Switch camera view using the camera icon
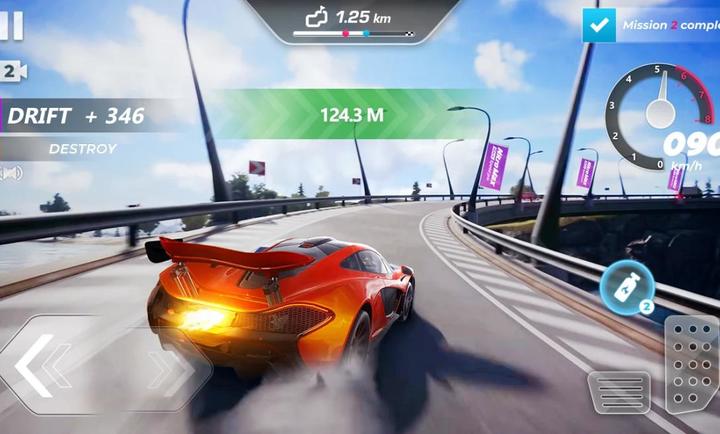 point(12,71)
